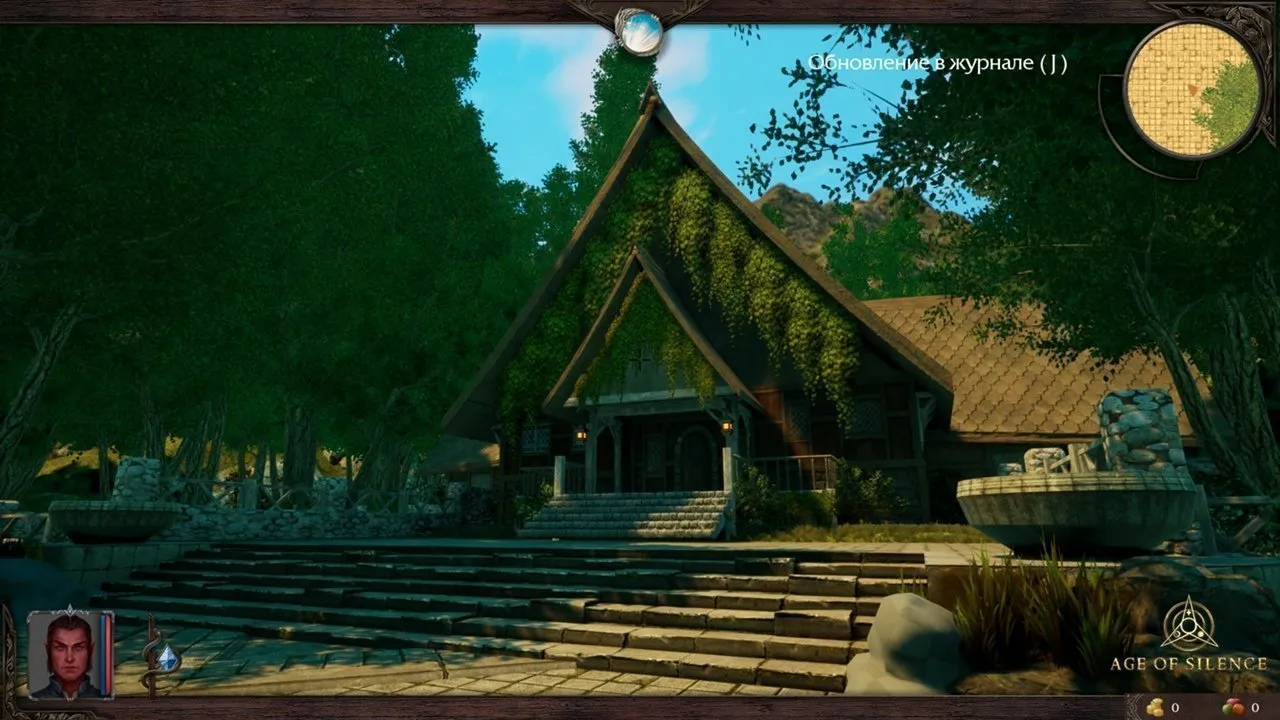1280x720 pixels.
Task: Click the character portrait
Action: point(64,656)
